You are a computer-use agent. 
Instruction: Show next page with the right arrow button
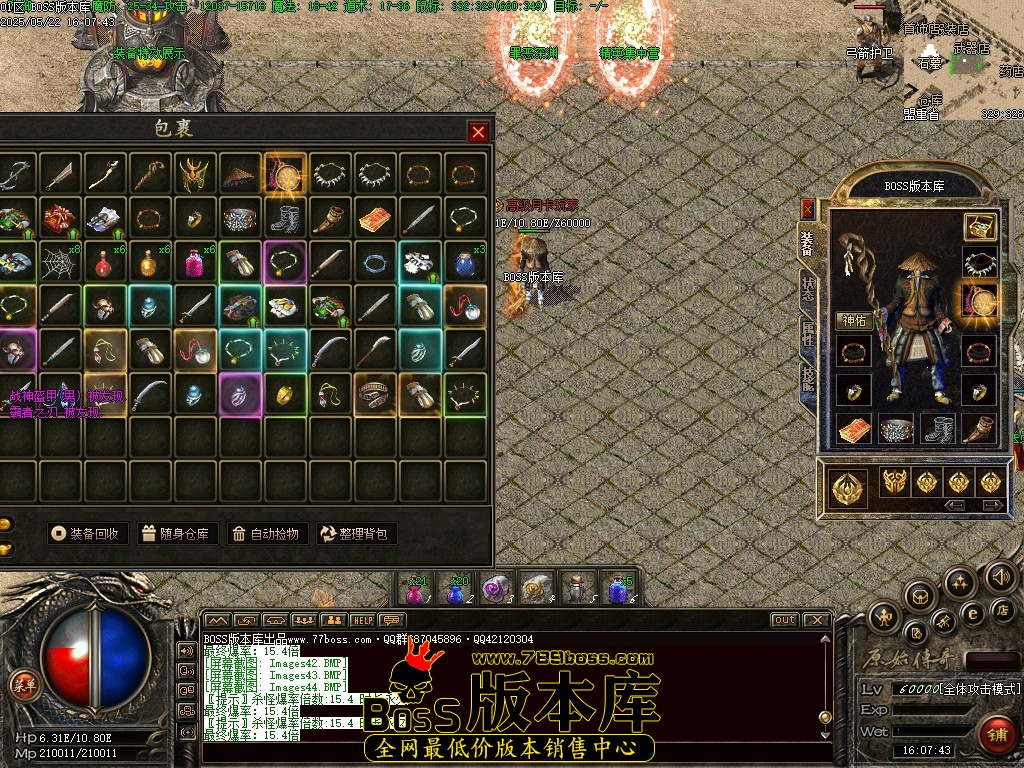992,506
